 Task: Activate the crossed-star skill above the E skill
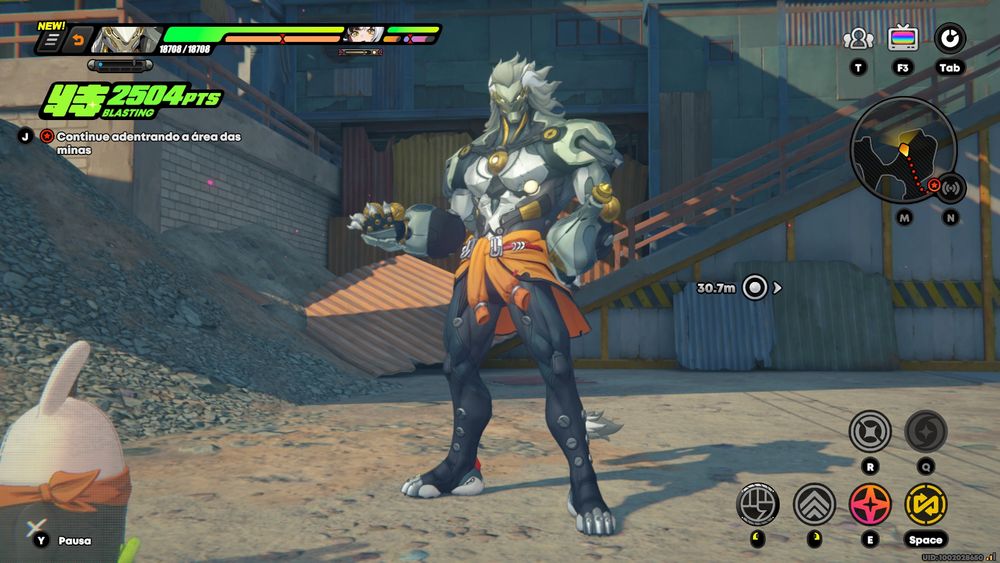click(869, 432)
